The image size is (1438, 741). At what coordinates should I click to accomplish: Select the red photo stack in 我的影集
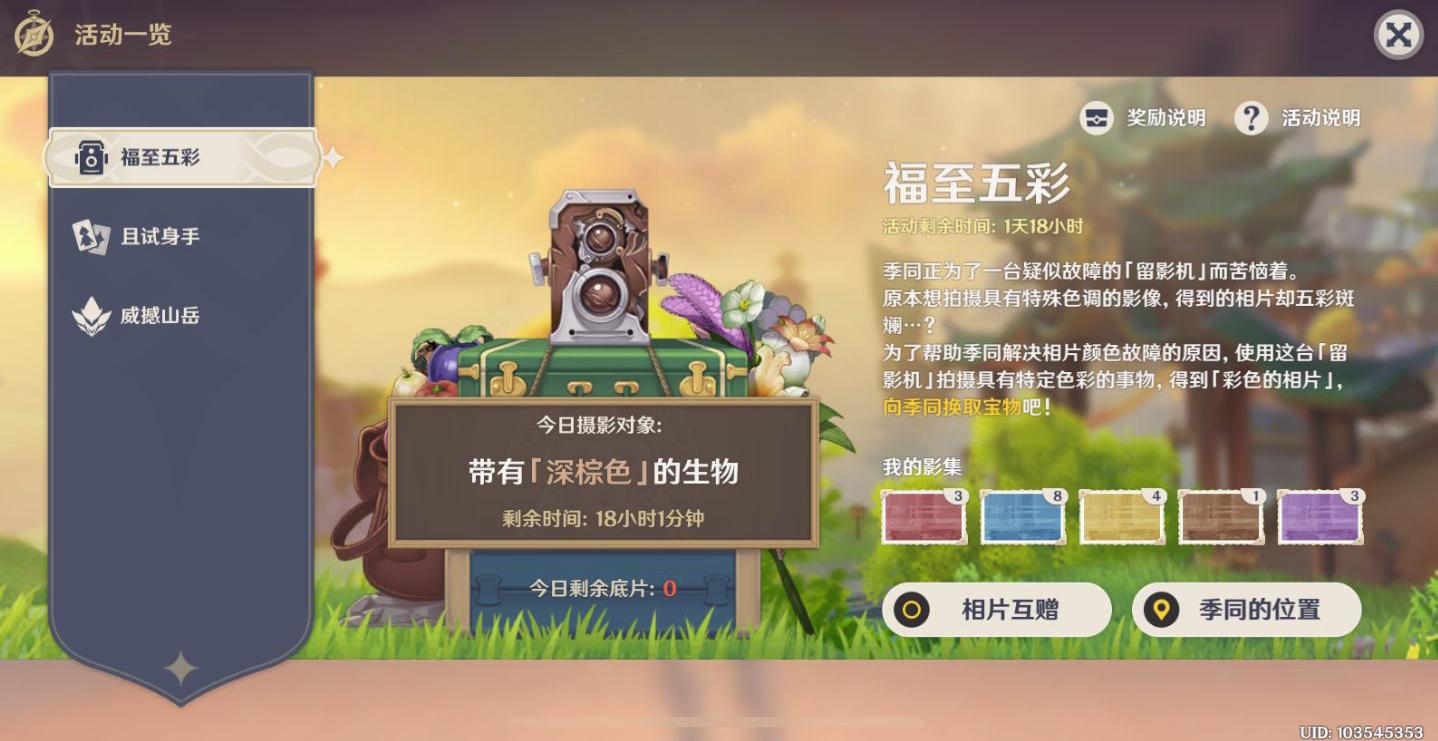tap(922, 516)
